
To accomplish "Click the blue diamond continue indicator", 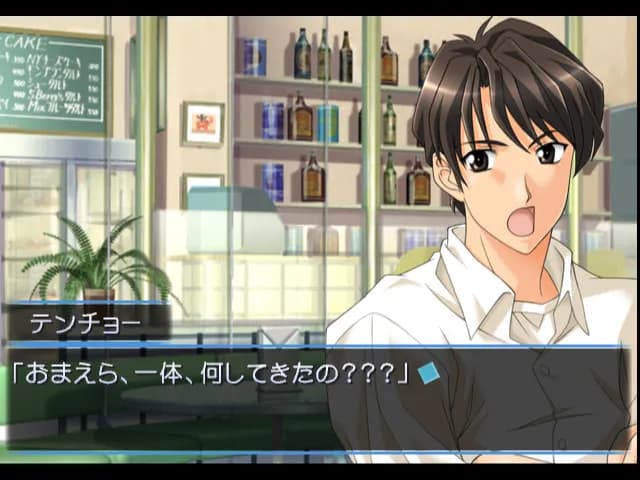I will click(429, 374).
